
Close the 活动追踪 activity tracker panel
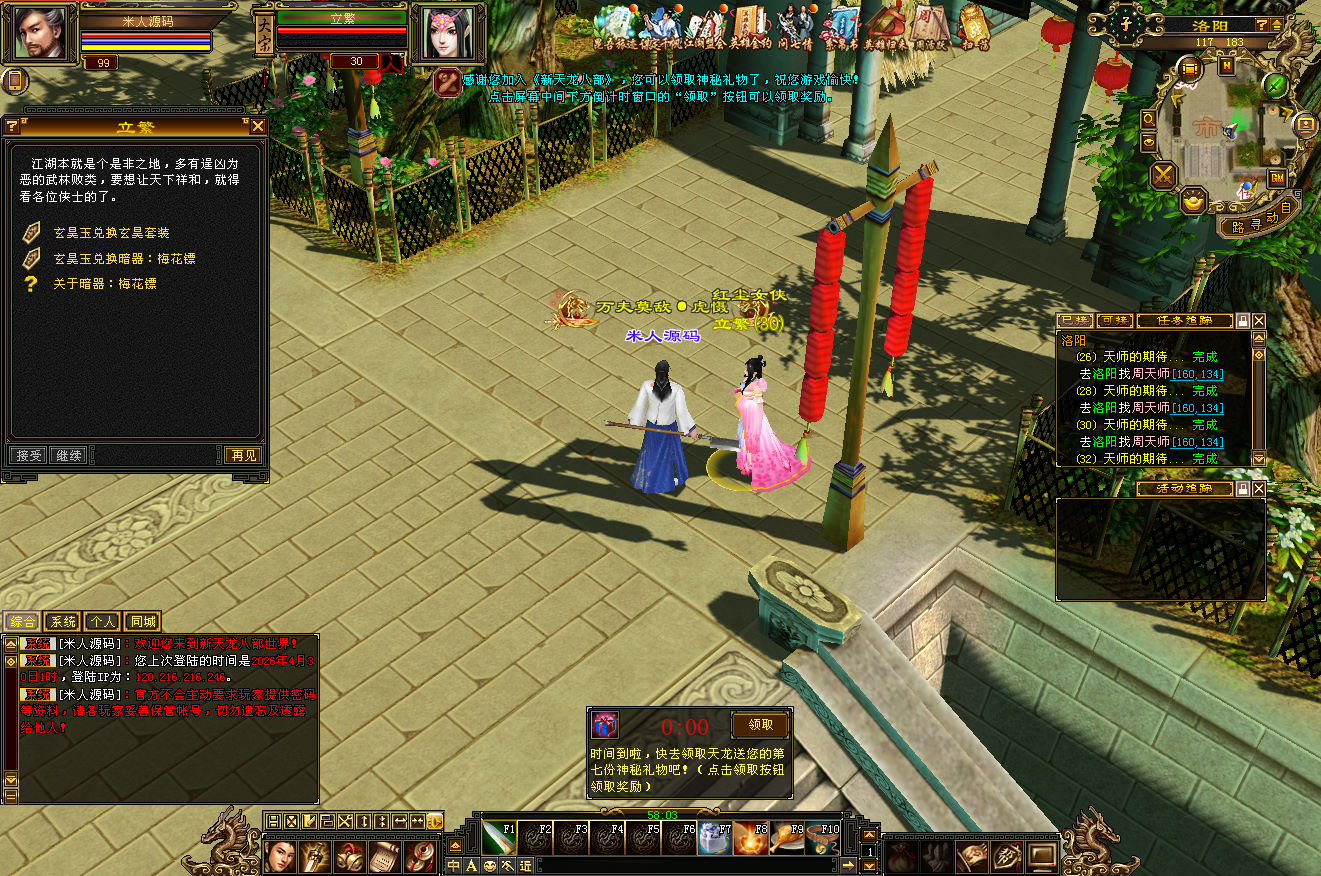click(x=1259, y=489)
